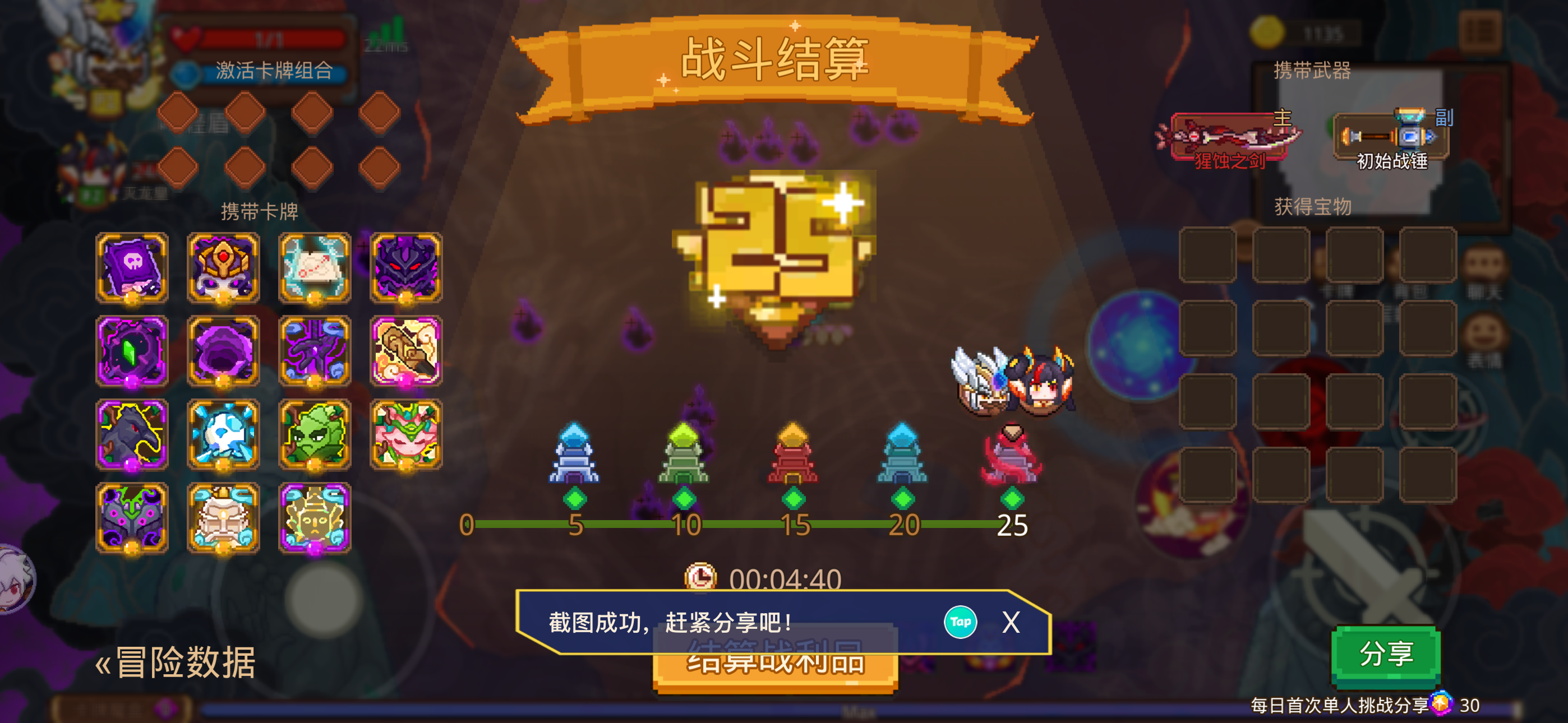
Task: Select the lightning scroll card
Action: click(x=315, y=268)
